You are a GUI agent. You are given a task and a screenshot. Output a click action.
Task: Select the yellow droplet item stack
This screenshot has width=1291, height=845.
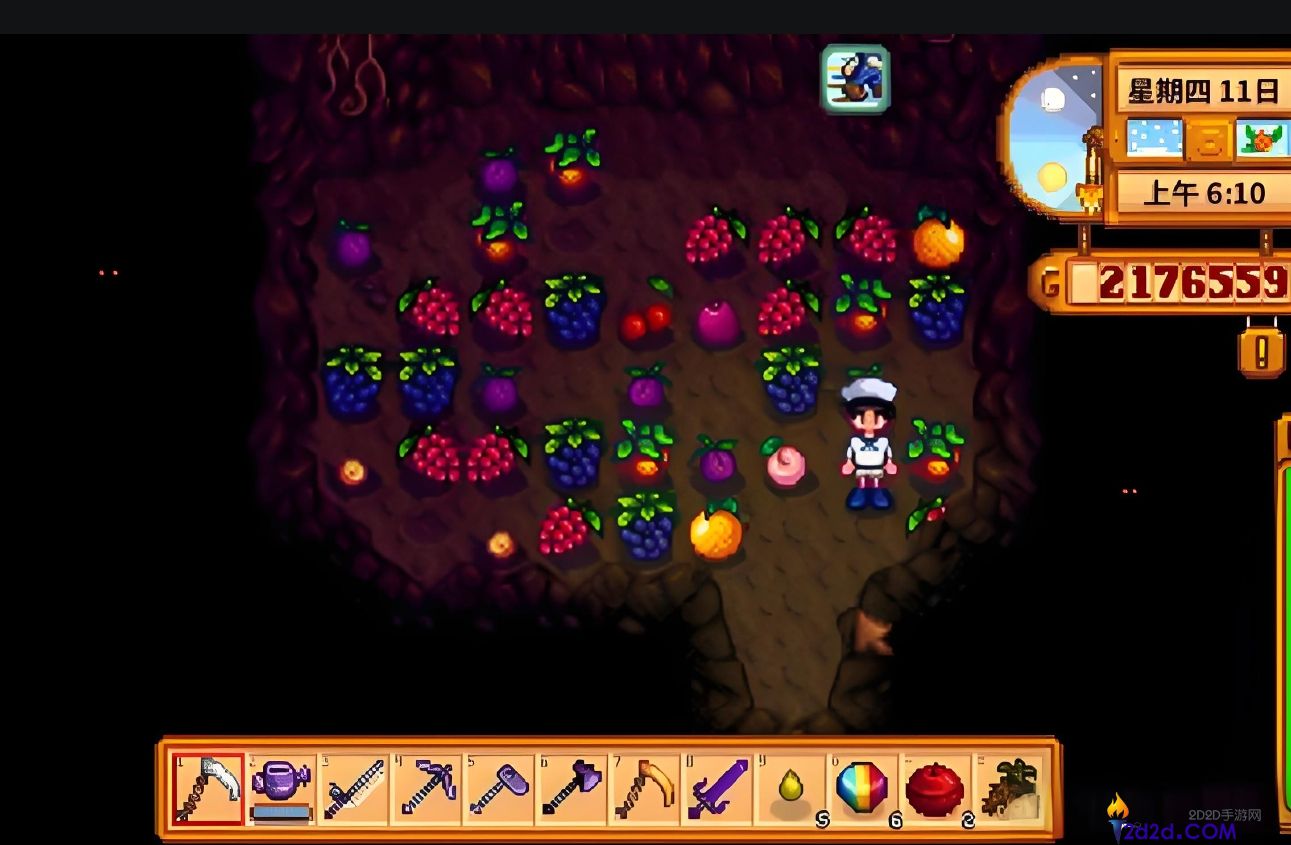[790, 788]
